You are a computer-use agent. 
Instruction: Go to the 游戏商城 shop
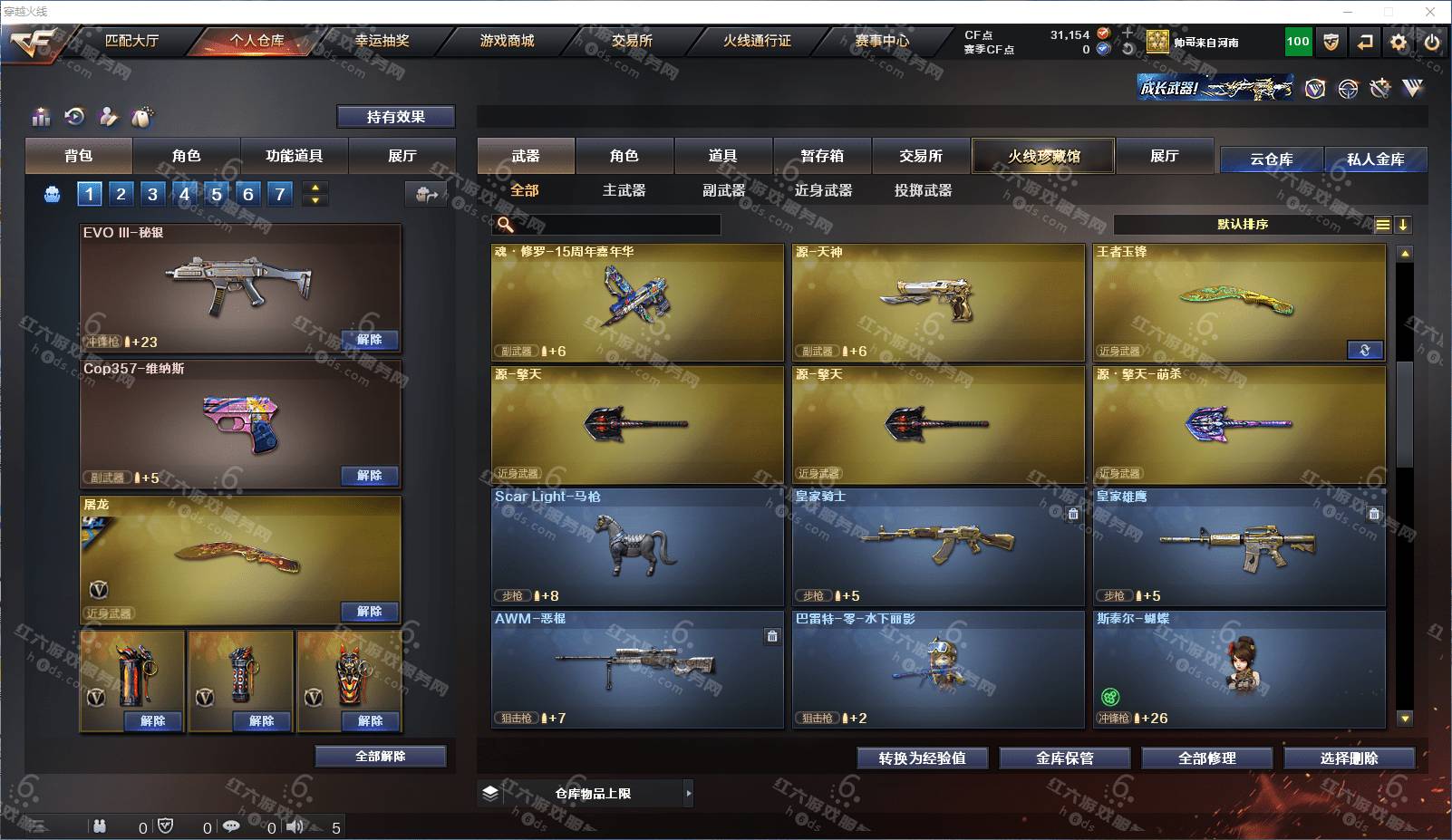pyautogui.click(x=507, y=41)
